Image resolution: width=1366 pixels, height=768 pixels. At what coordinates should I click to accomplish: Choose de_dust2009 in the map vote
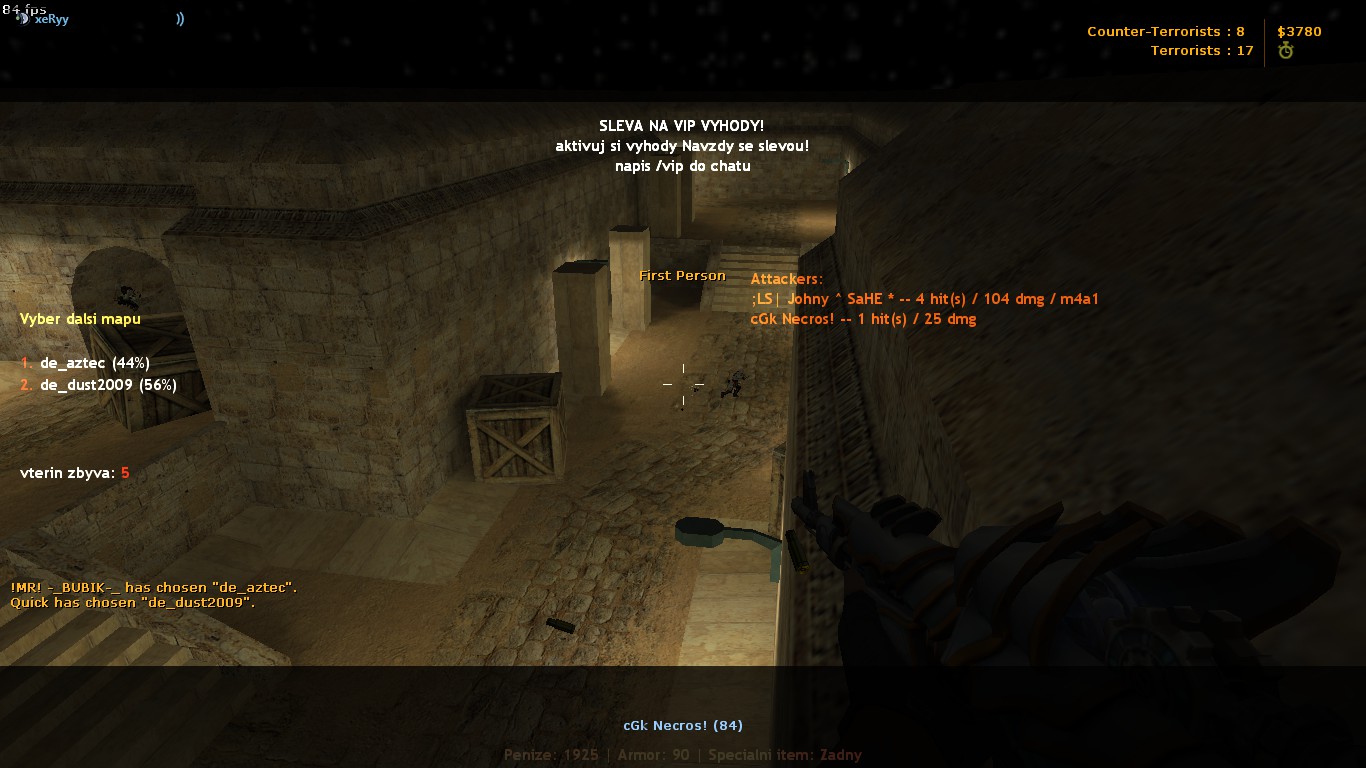[x=98, y=385]
